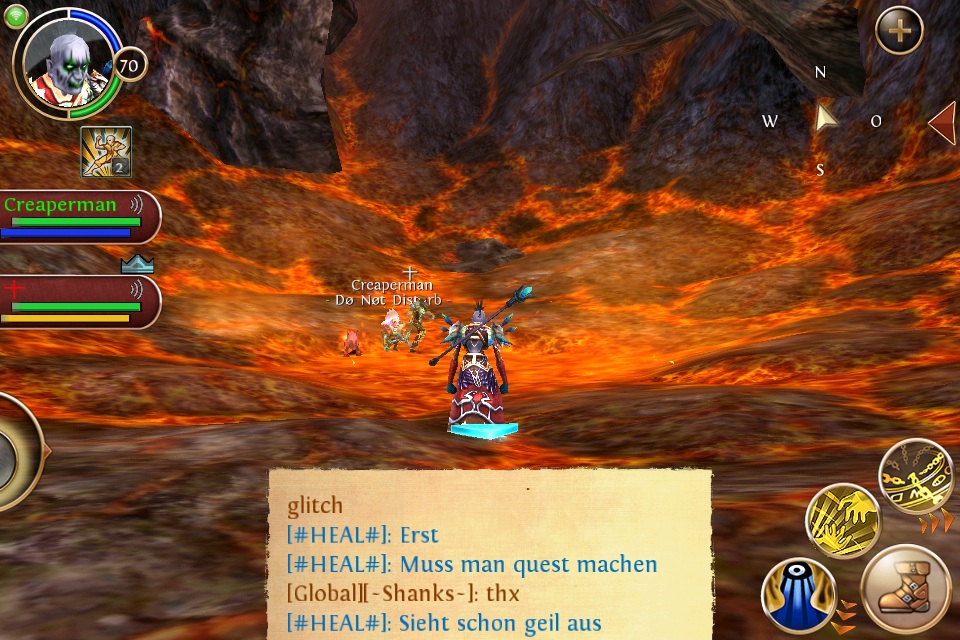The image size is (960, 640).
Task: Click the compass with the N marker
Action: point(823,120)
